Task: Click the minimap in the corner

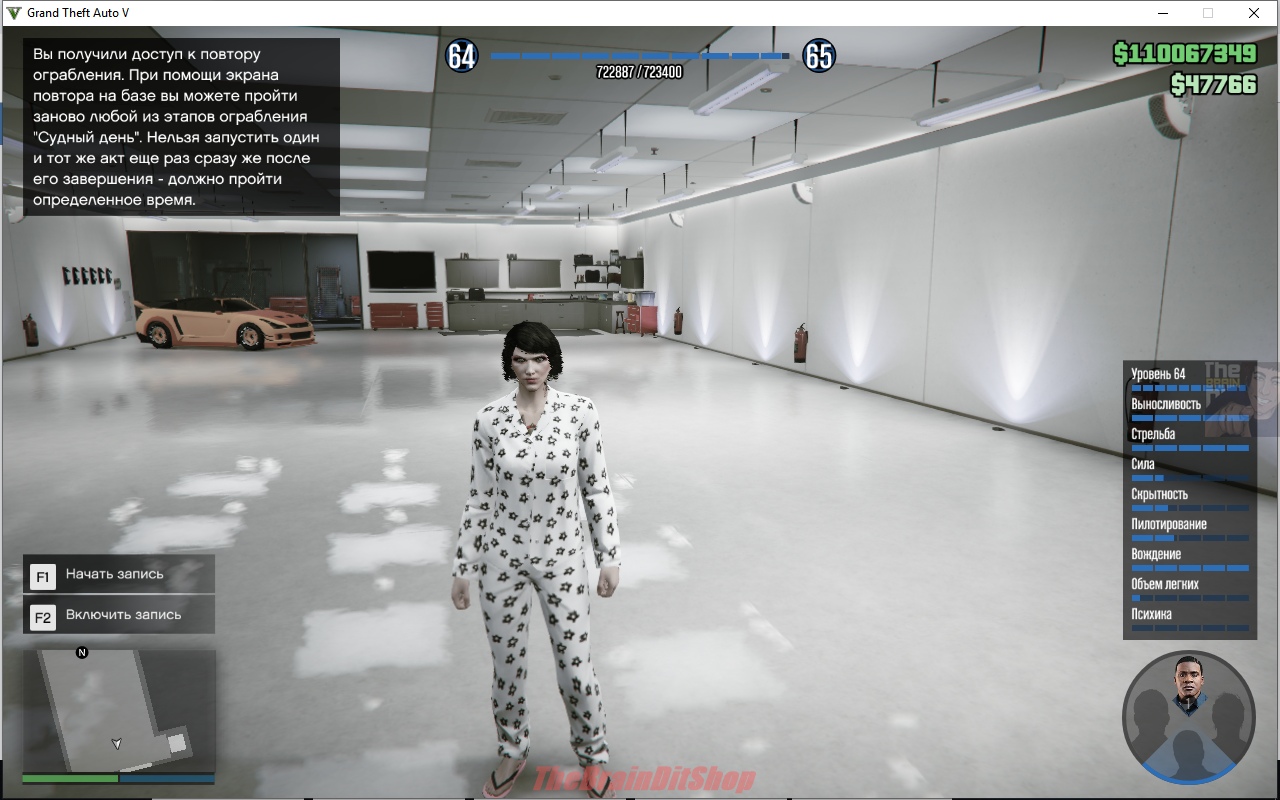Action: [119, 711]
